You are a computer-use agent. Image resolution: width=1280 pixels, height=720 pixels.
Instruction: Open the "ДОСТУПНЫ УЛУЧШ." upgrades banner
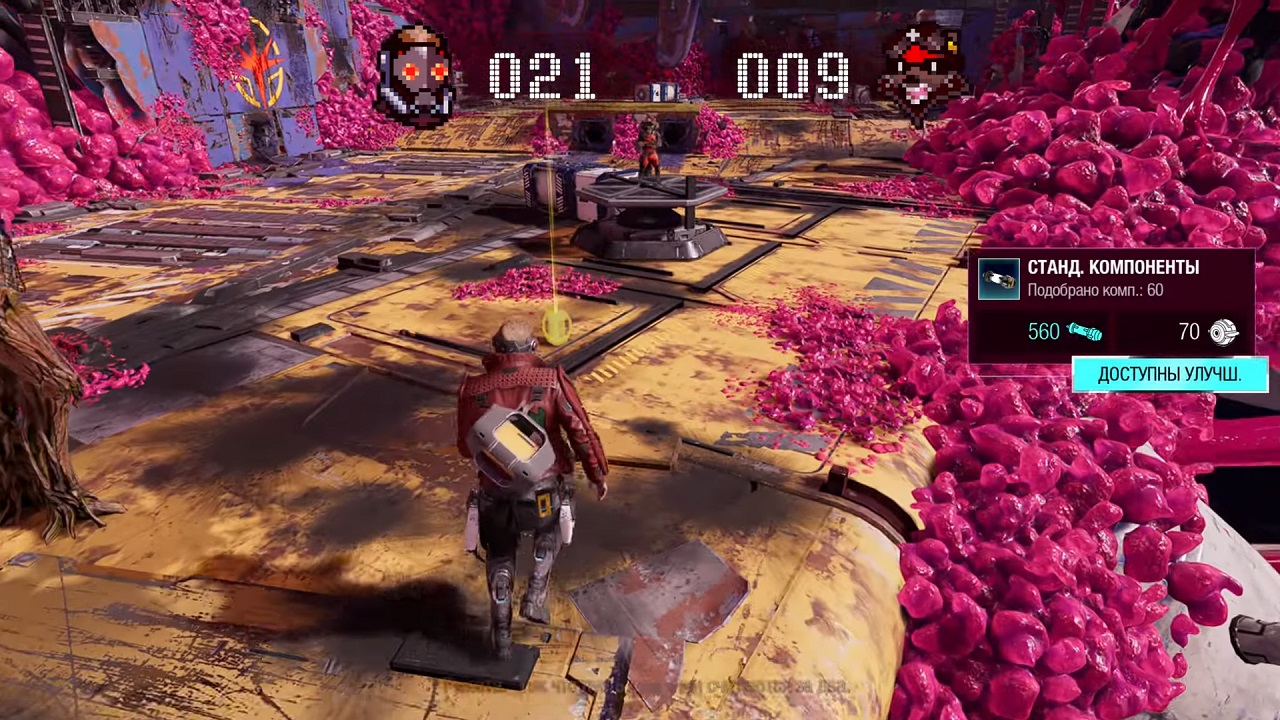click(x=1170, y=375)
